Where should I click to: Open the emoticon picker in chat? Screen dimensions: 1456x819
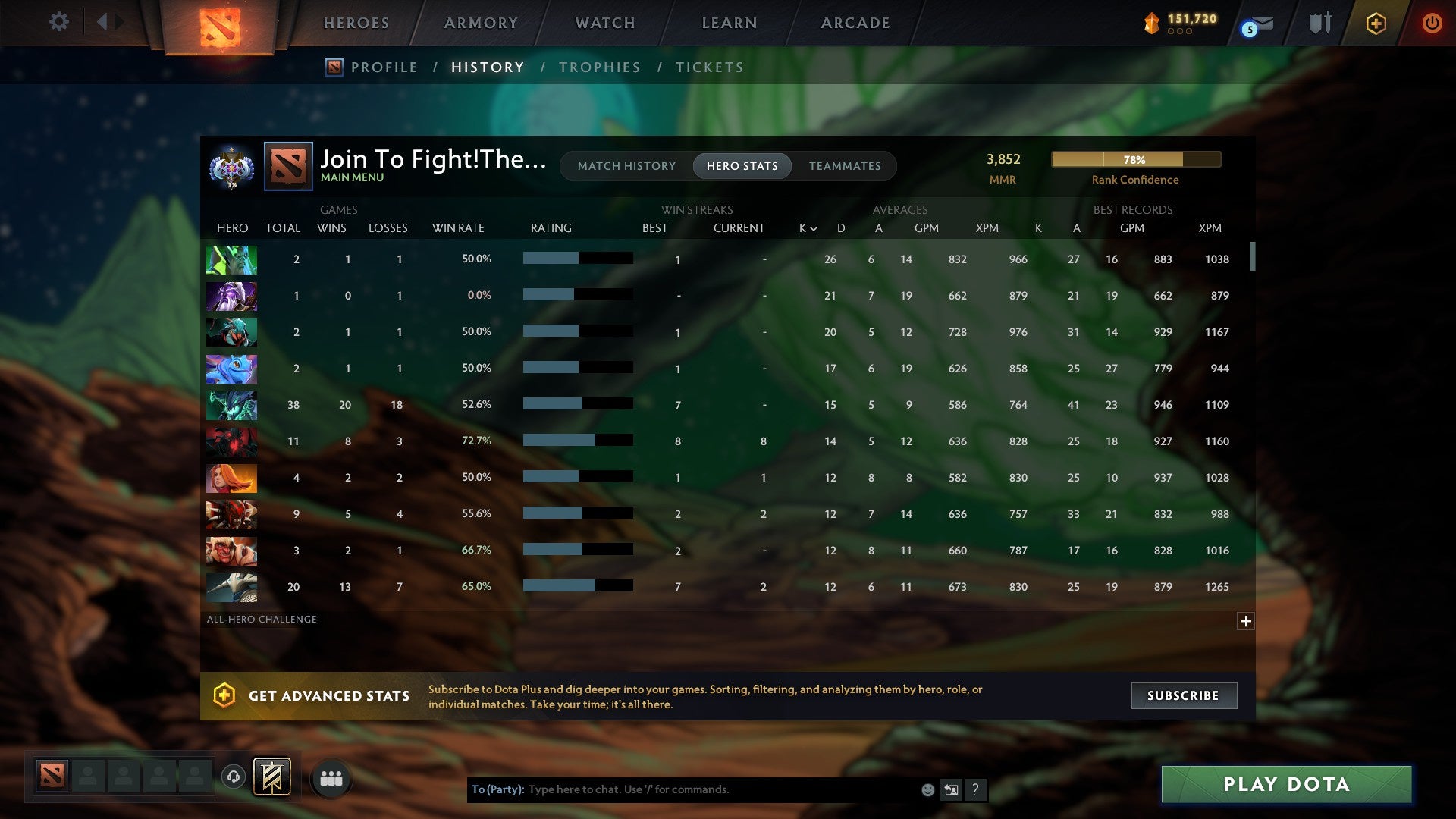click(927, 789)
